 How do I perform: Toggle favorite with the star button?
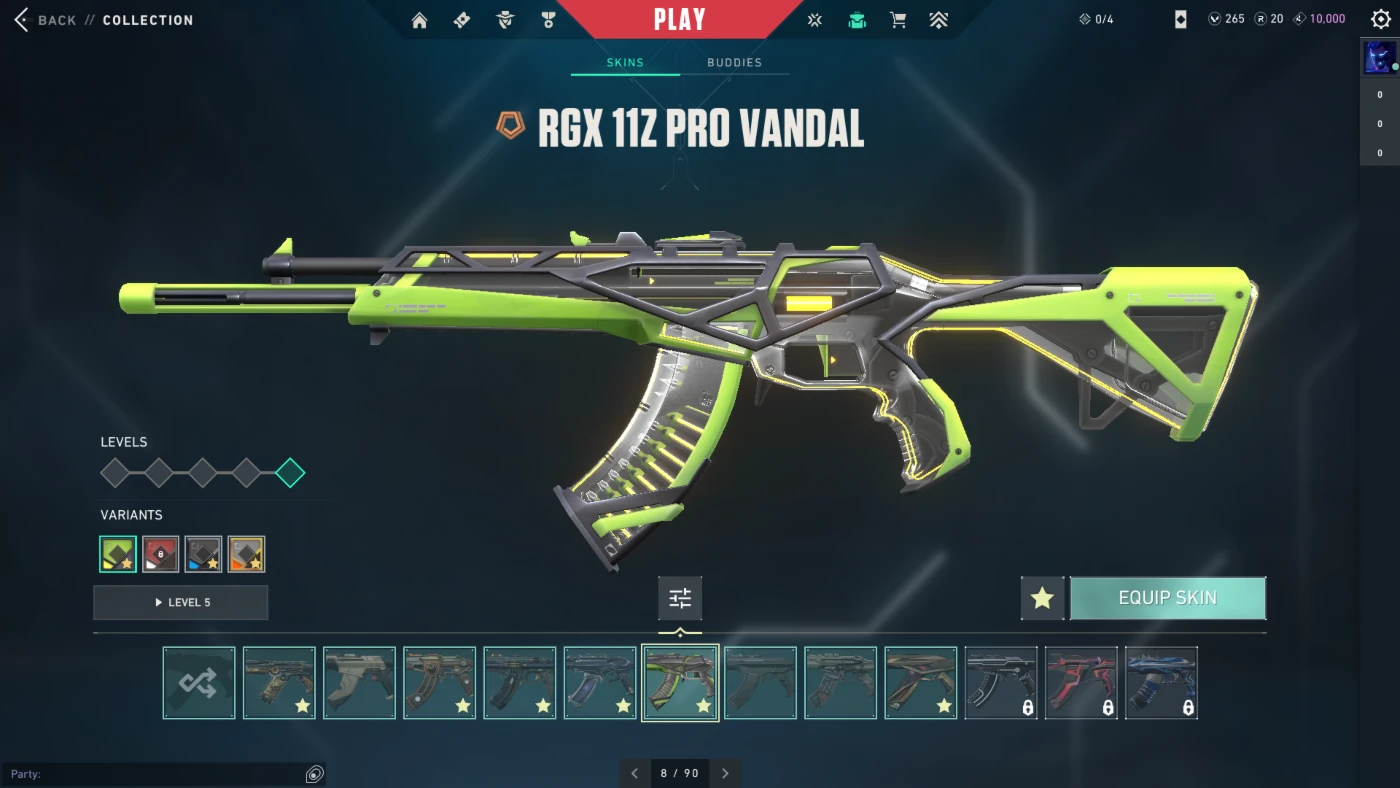tap(1042, 598)
